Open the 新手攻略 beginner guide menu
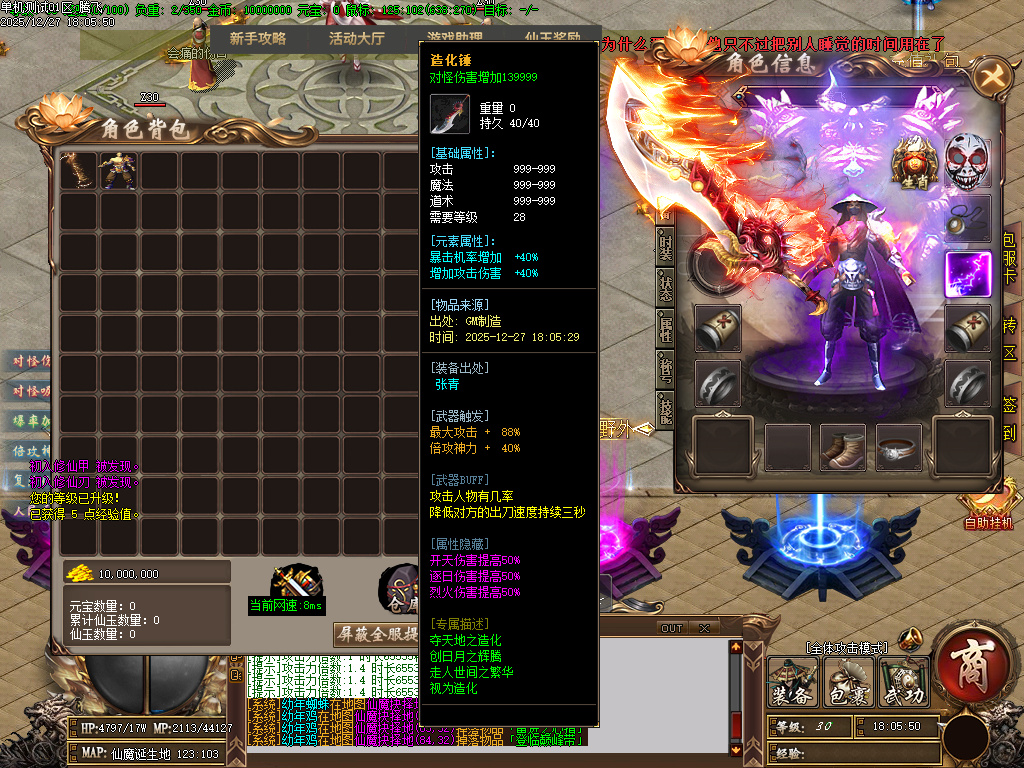The height and width of the screenshot is (768, 1024). [x=257, y=39]
